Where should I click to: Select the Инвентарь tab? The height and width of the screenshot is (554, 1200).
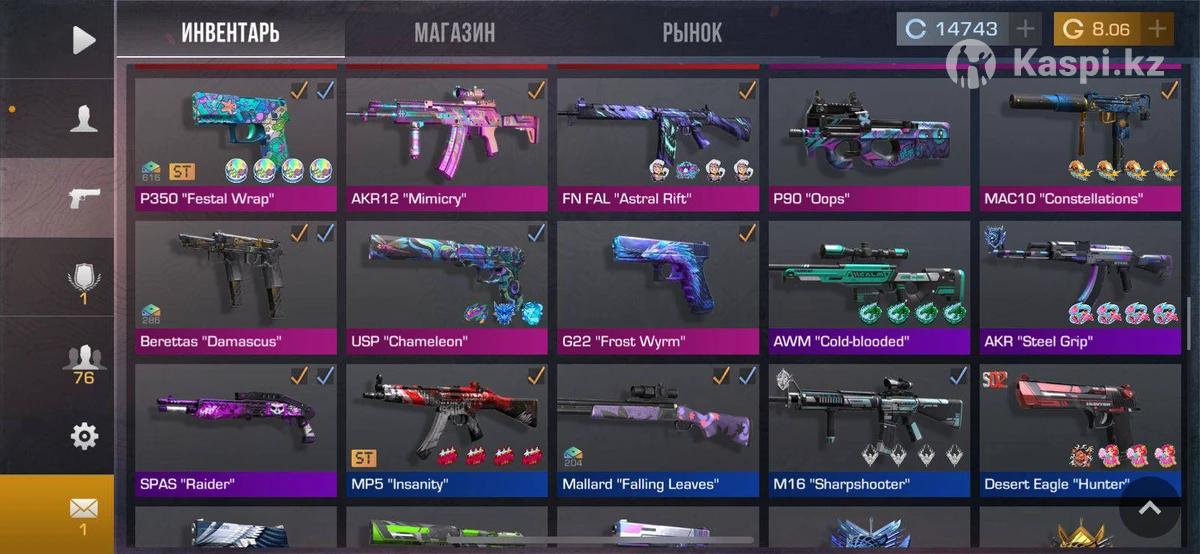[x=230, y=33]
